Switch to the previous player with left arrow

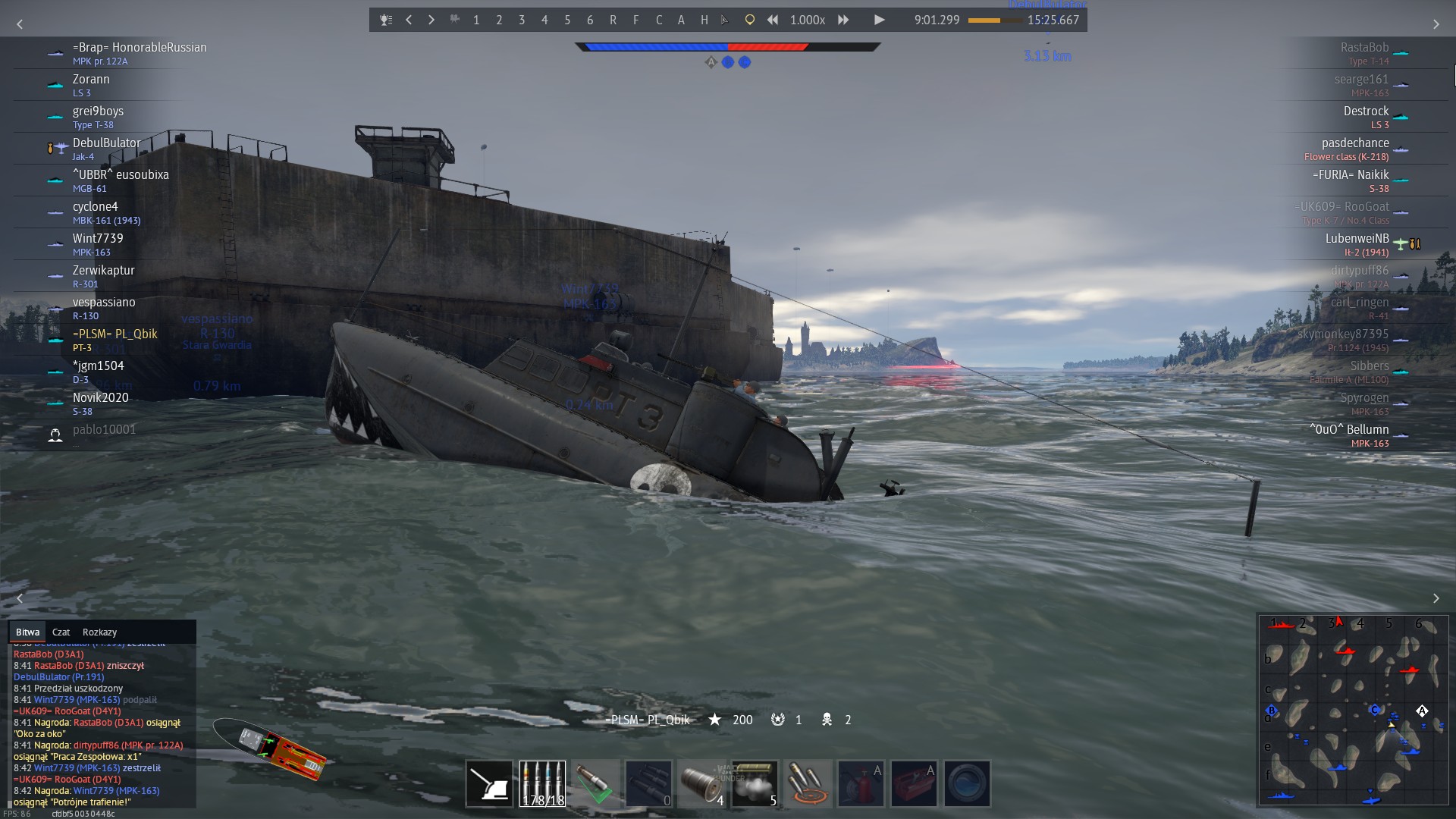pos(409,20)
